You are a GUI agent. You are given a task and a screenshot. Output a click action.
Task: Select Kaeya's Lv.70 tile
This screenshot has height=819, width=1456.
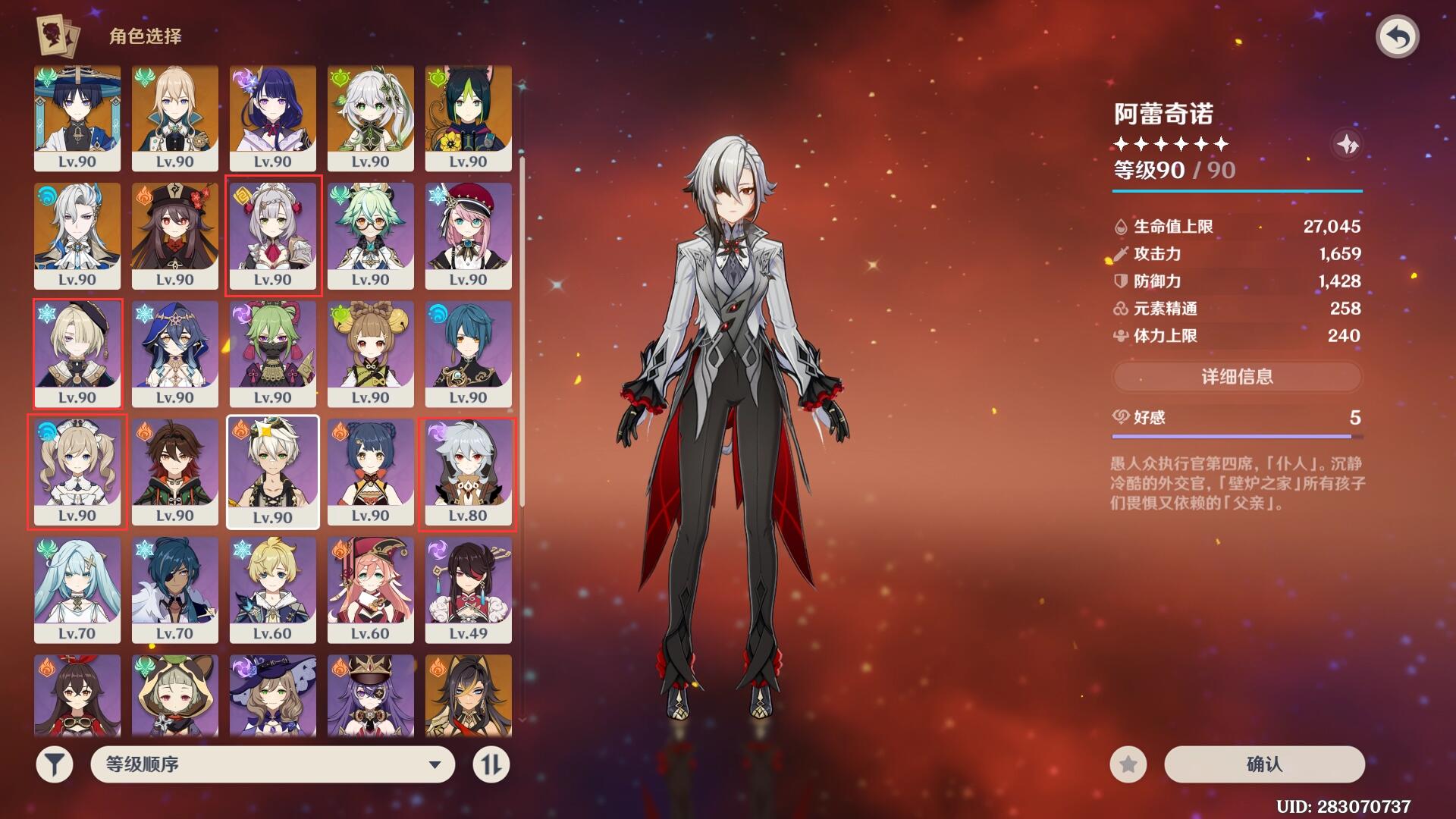[174, 589]
